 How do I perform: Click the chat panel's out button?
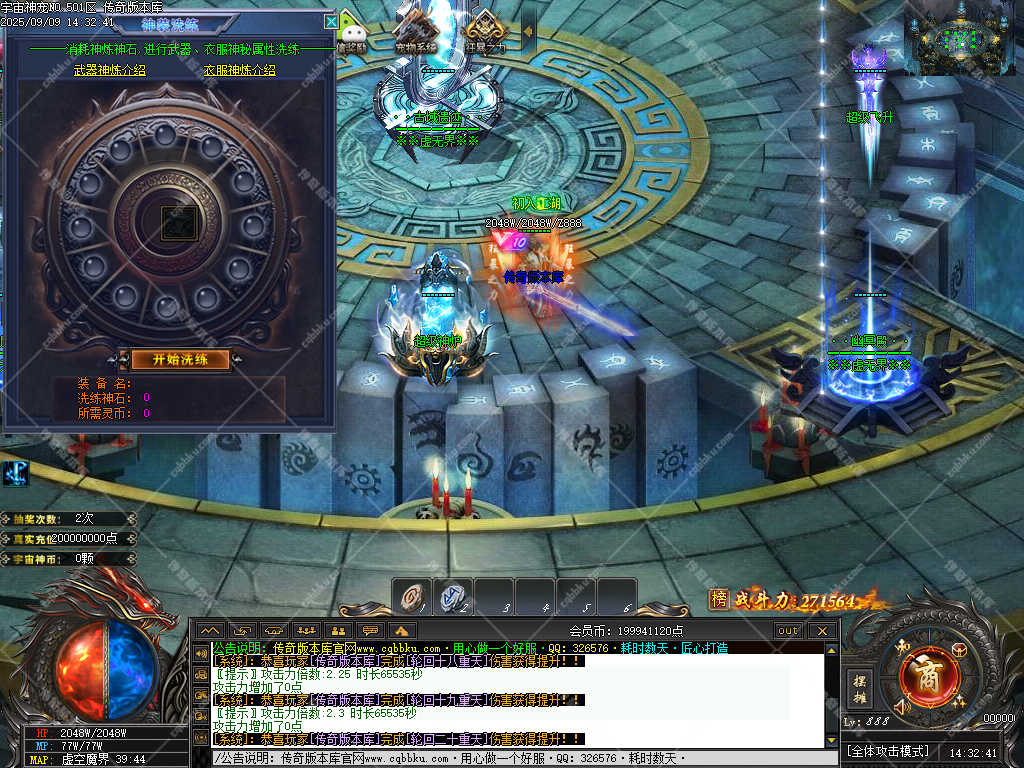789,631
